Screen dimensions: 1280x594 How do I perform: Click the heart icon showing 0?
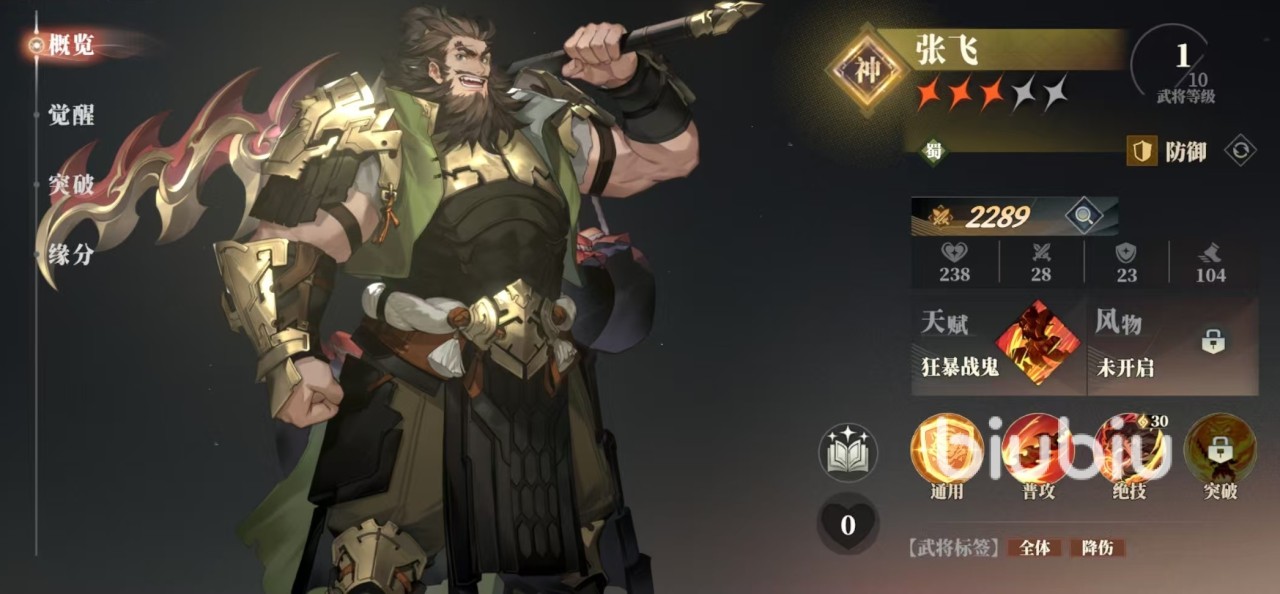coord(847,524)
